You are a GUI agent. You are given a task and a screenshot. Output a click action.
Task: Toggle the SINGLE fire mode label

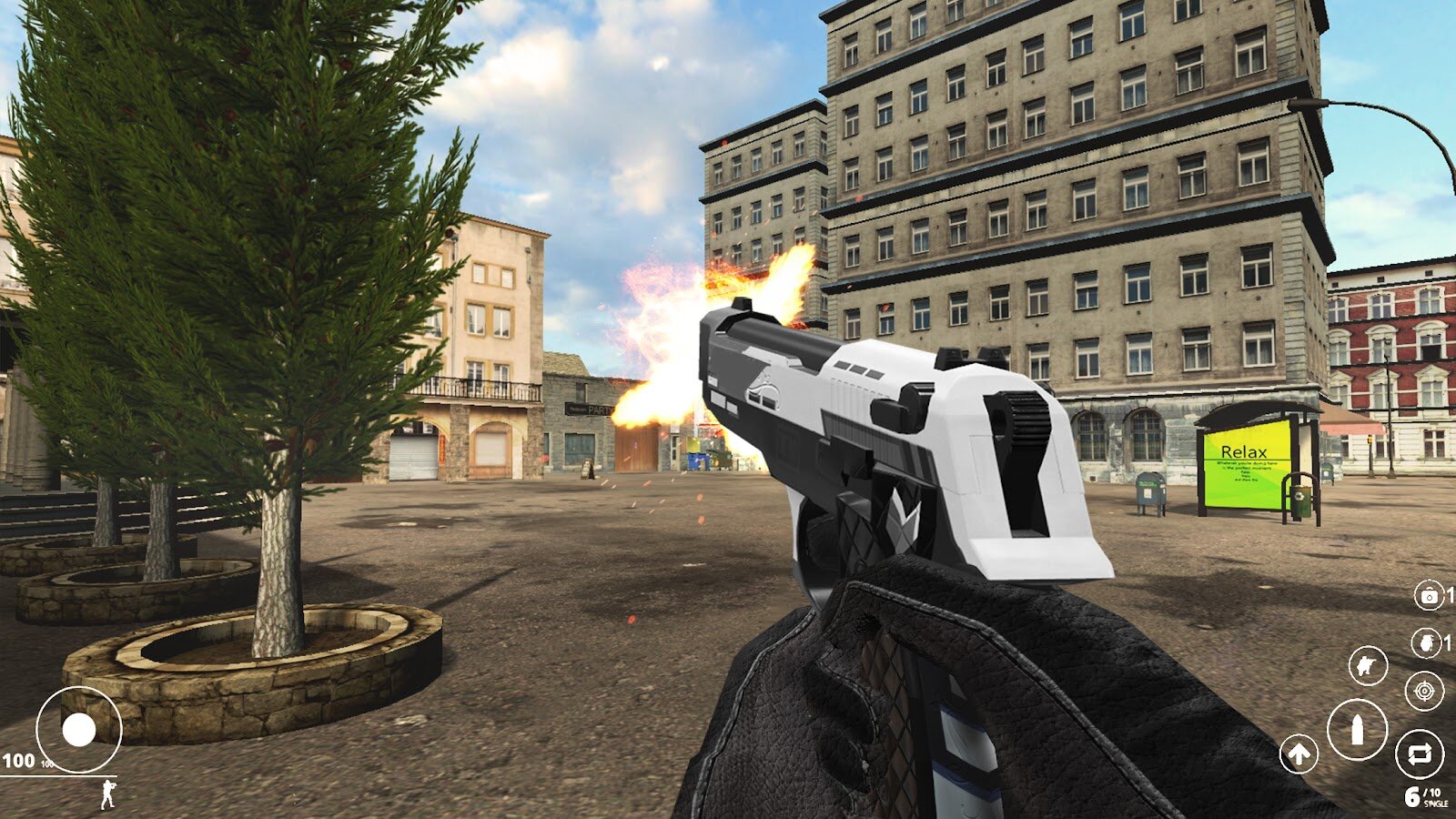(x=1435, y=804)
